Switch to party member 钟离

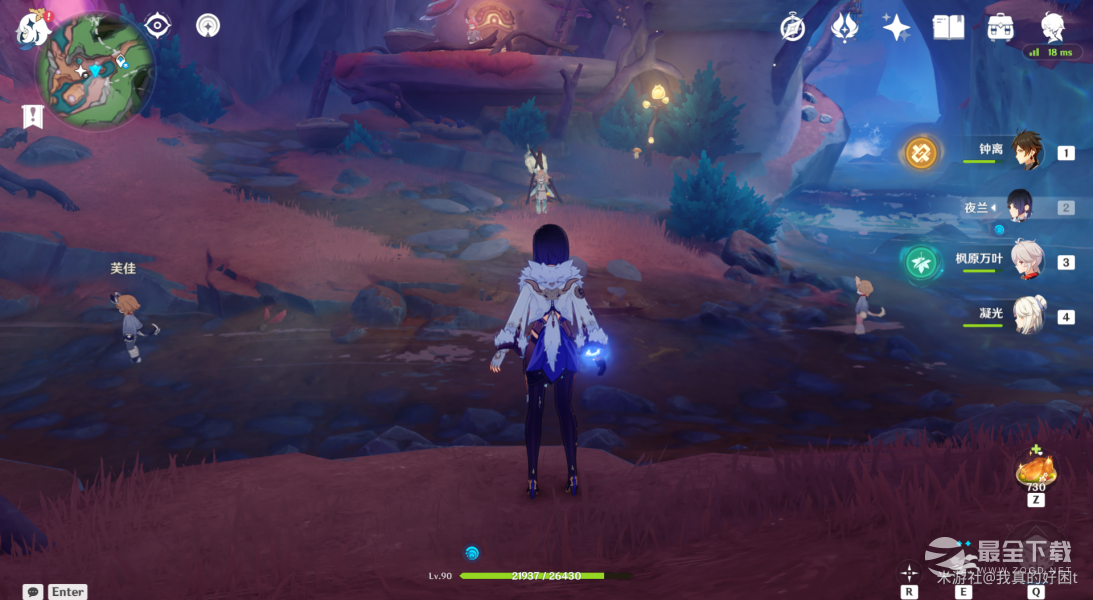click(x=1026, y=152)
